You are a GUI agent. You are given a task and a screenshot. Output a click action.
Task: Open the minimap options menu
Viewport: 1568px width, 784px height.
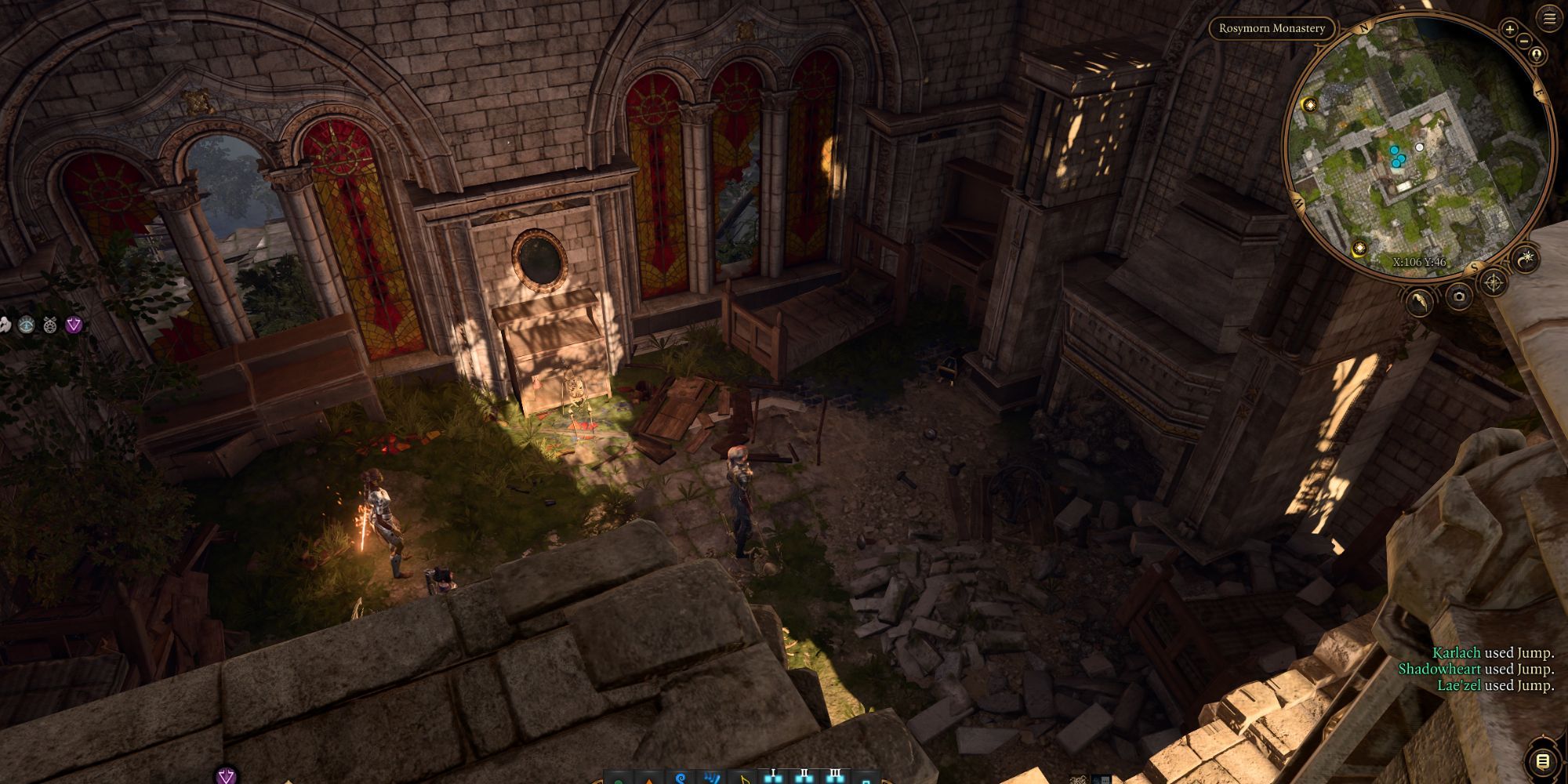point(1549,16)
